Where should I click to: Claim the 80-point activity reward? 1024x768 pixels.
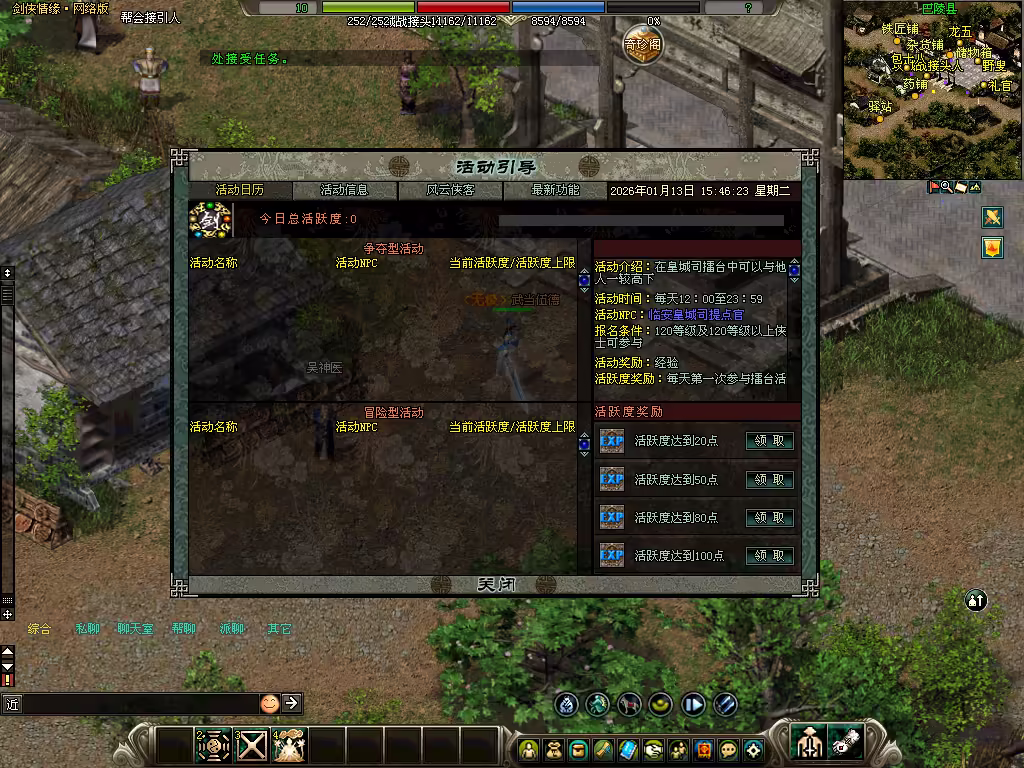[770, 517]
